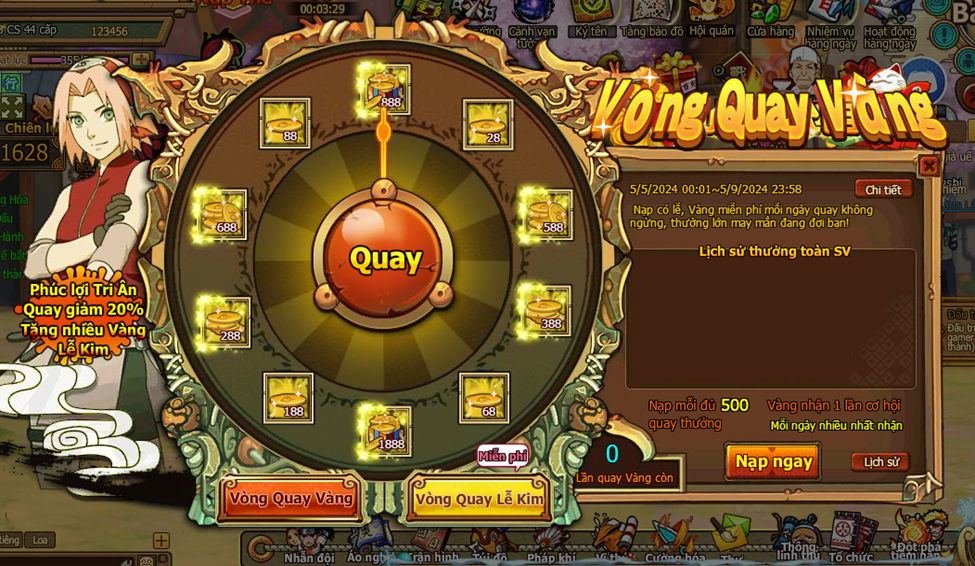This screenshot has width=975, height=566.
Task: Select the 388 gold prize slot
Action: pos(547,311)
